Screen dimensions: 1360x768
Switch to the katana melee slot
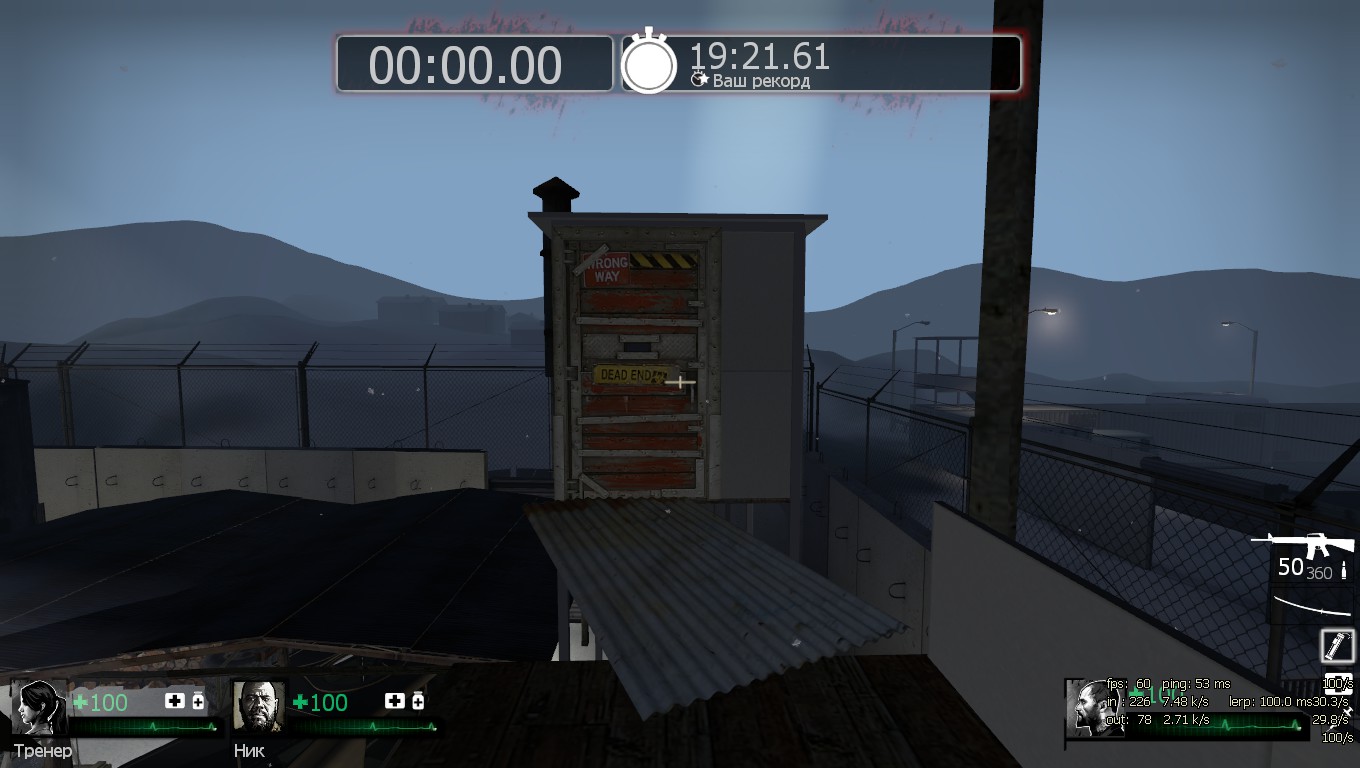pyautogui.click(x=1312, y=603)
